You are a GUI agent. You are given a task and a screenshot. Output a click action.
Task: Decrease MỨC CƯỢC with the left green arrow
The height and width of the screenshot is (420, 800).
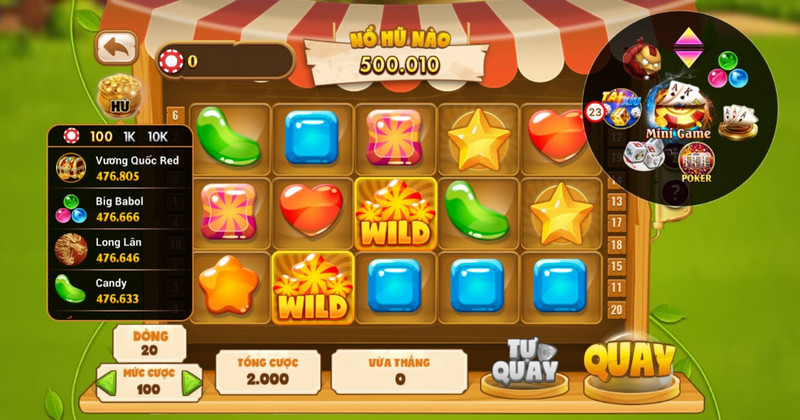pyautogui.click(x=105, y=381)
